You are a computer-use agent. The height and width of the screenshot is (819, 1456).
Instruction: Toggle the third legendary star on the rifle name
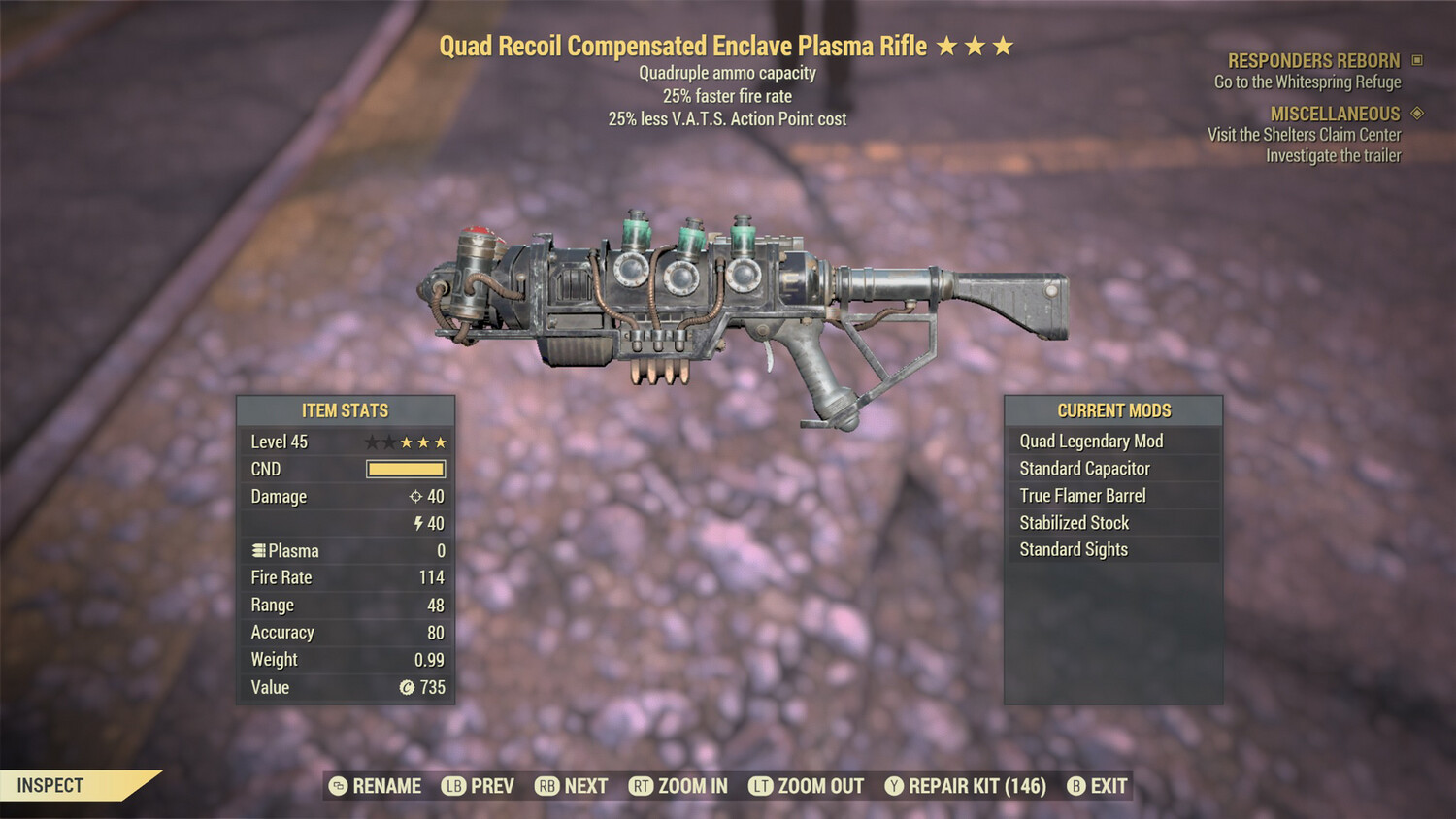tap(1002, 45)
